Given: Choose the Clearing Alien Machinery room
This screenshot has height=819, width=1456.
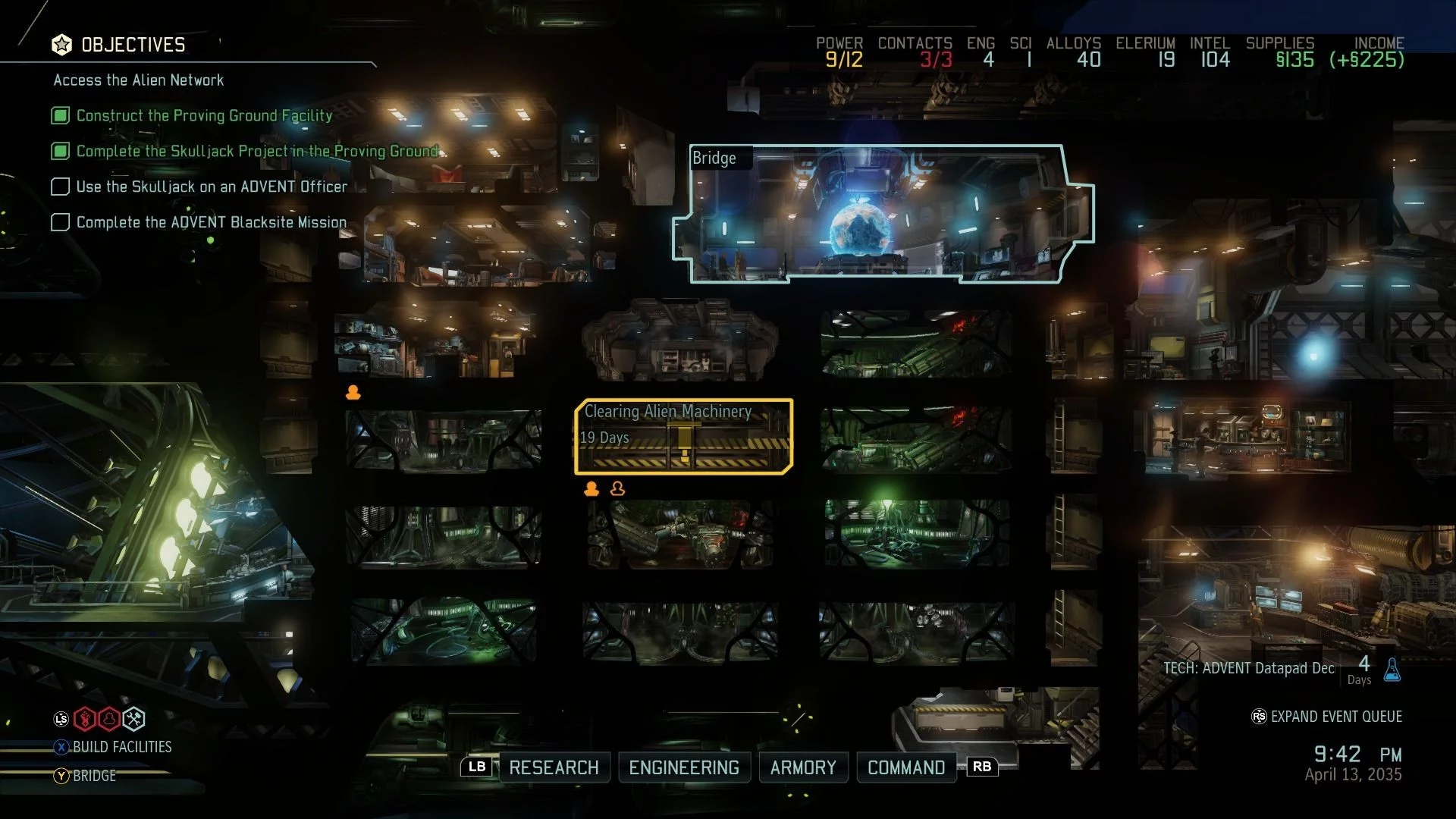Looking at the screenshot, I should [x=684, y=437].
